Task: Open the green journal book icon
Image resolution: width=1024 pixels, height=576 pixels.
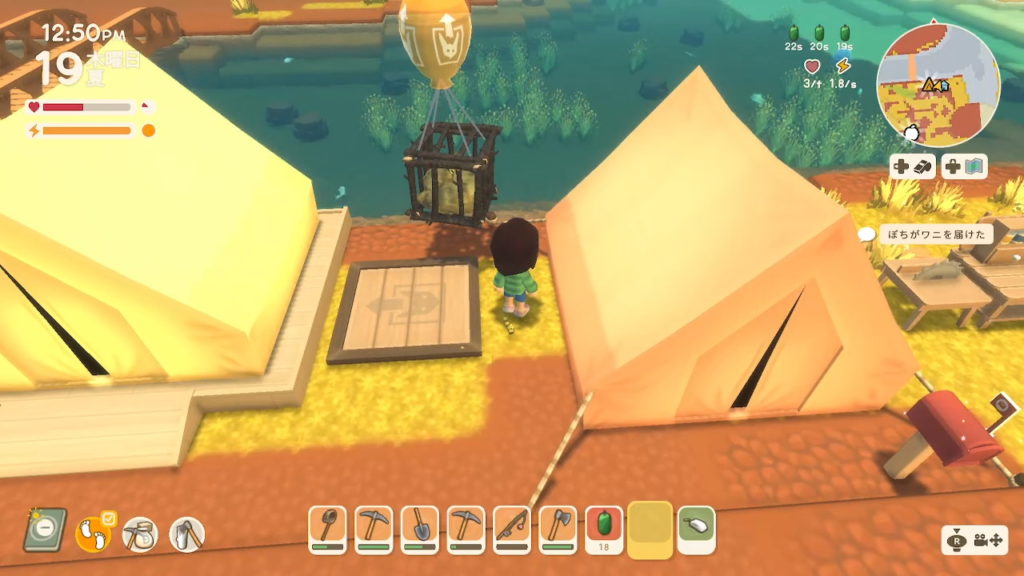Action: (44, 529)
